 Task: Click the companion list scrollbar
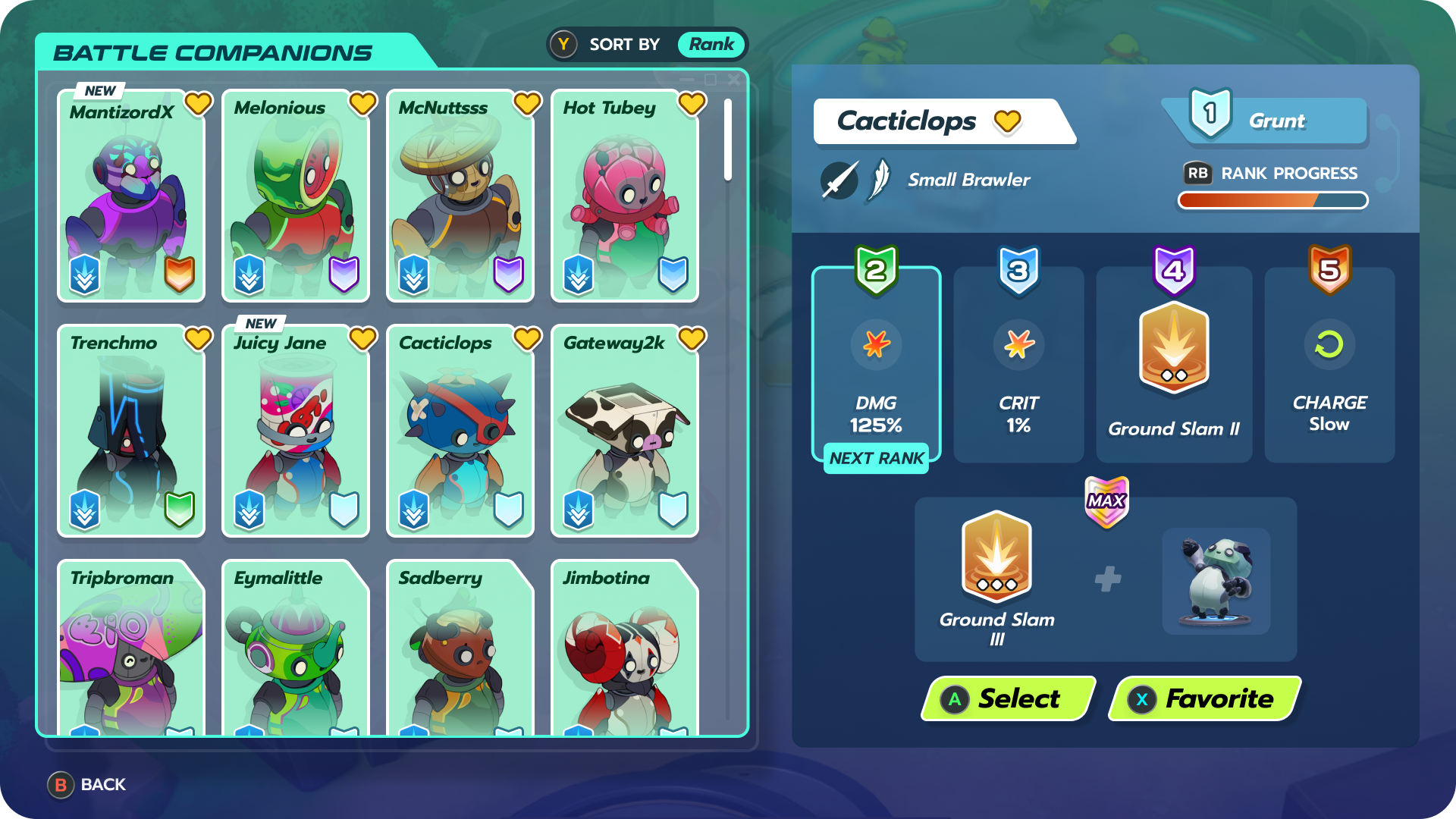click(x=728, y=140)
